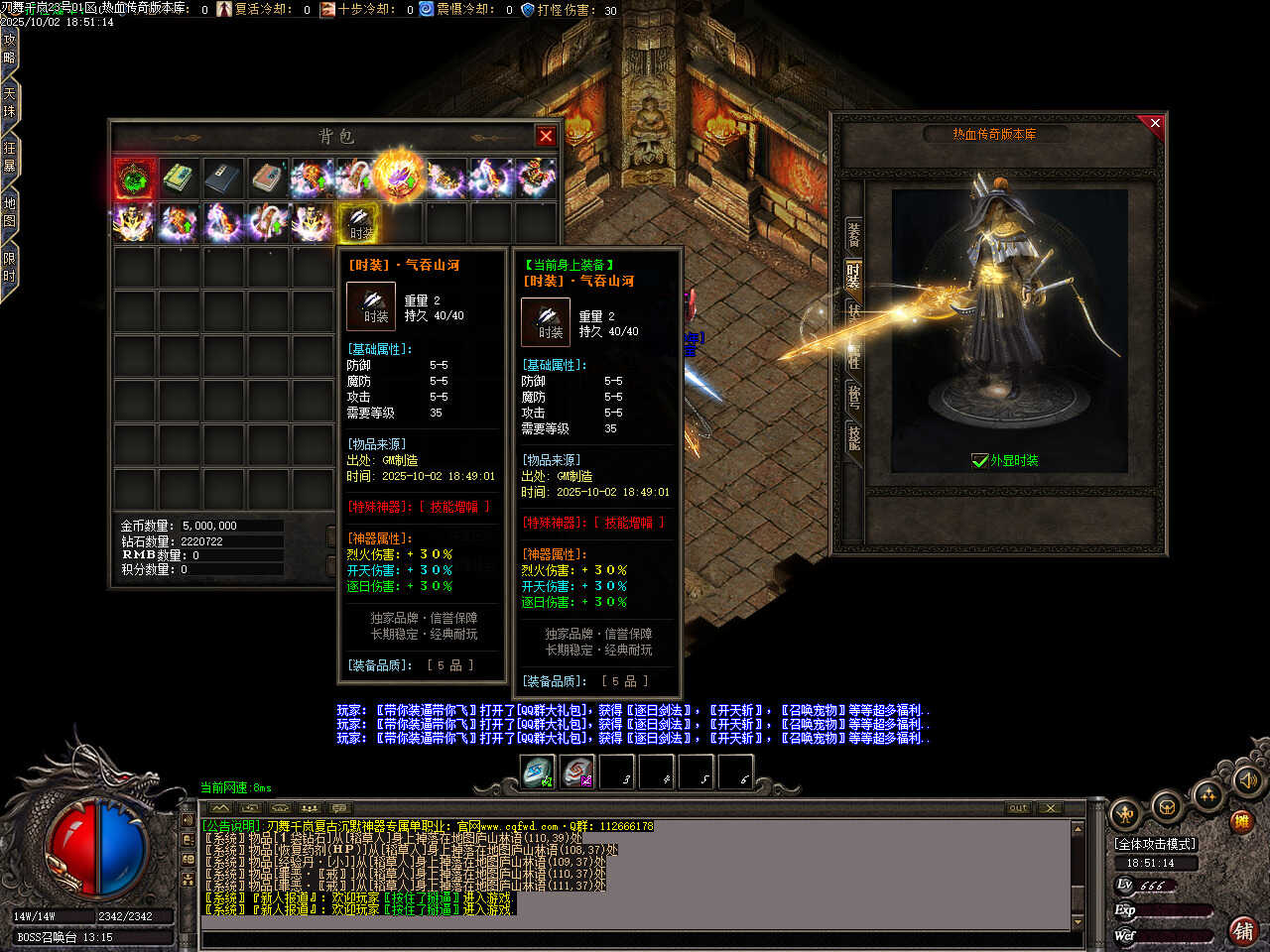The width and height of the screenshot is (1270, 952).
Task: Switch to the 装备 equipment tab
Action: [853, 234]
